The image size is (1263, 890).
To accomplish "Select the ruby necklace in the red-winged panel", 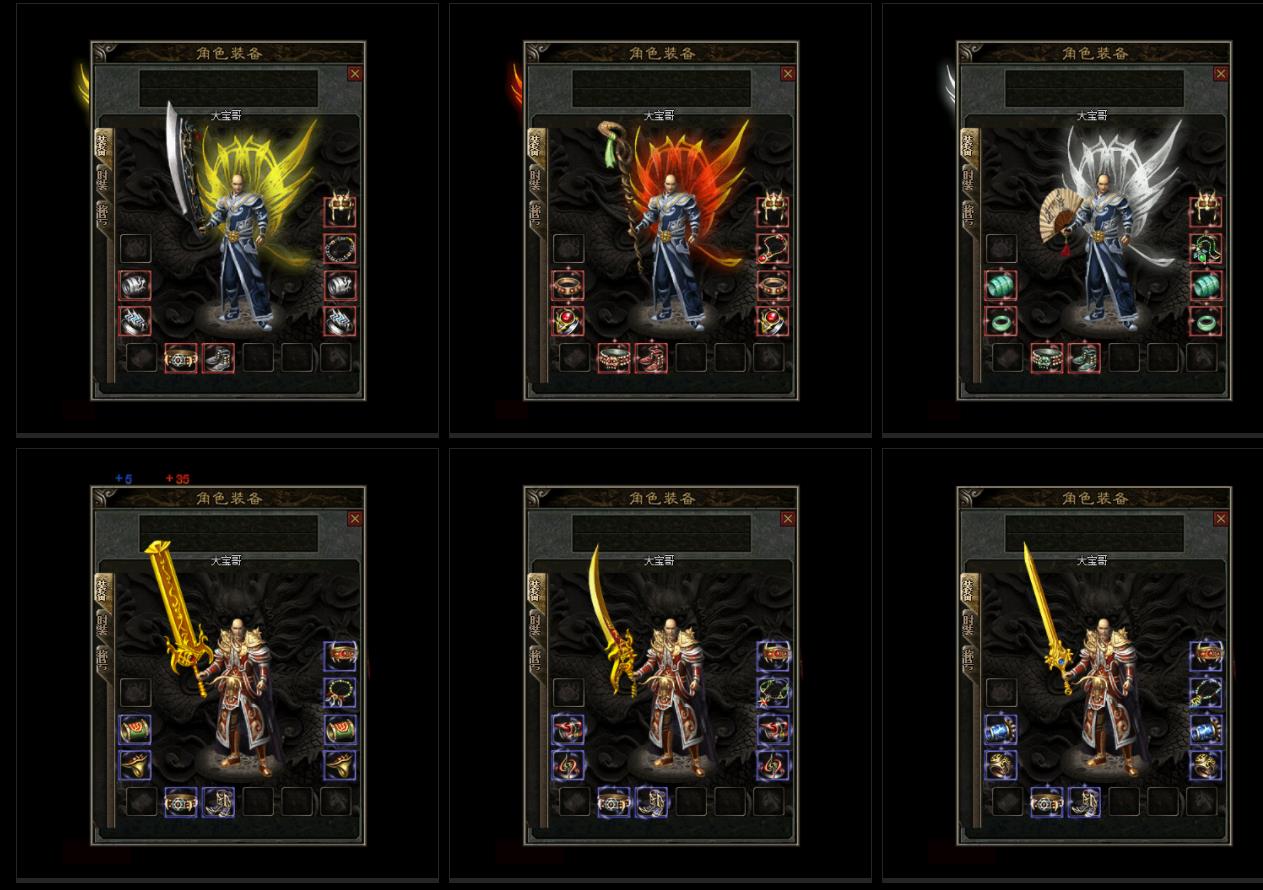I will pos(773,248).
